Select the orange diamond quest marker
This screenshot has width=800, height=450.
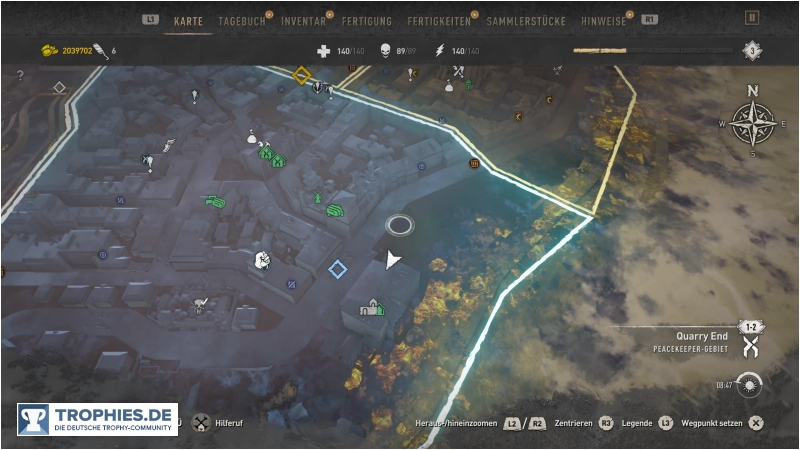(302, 75)
